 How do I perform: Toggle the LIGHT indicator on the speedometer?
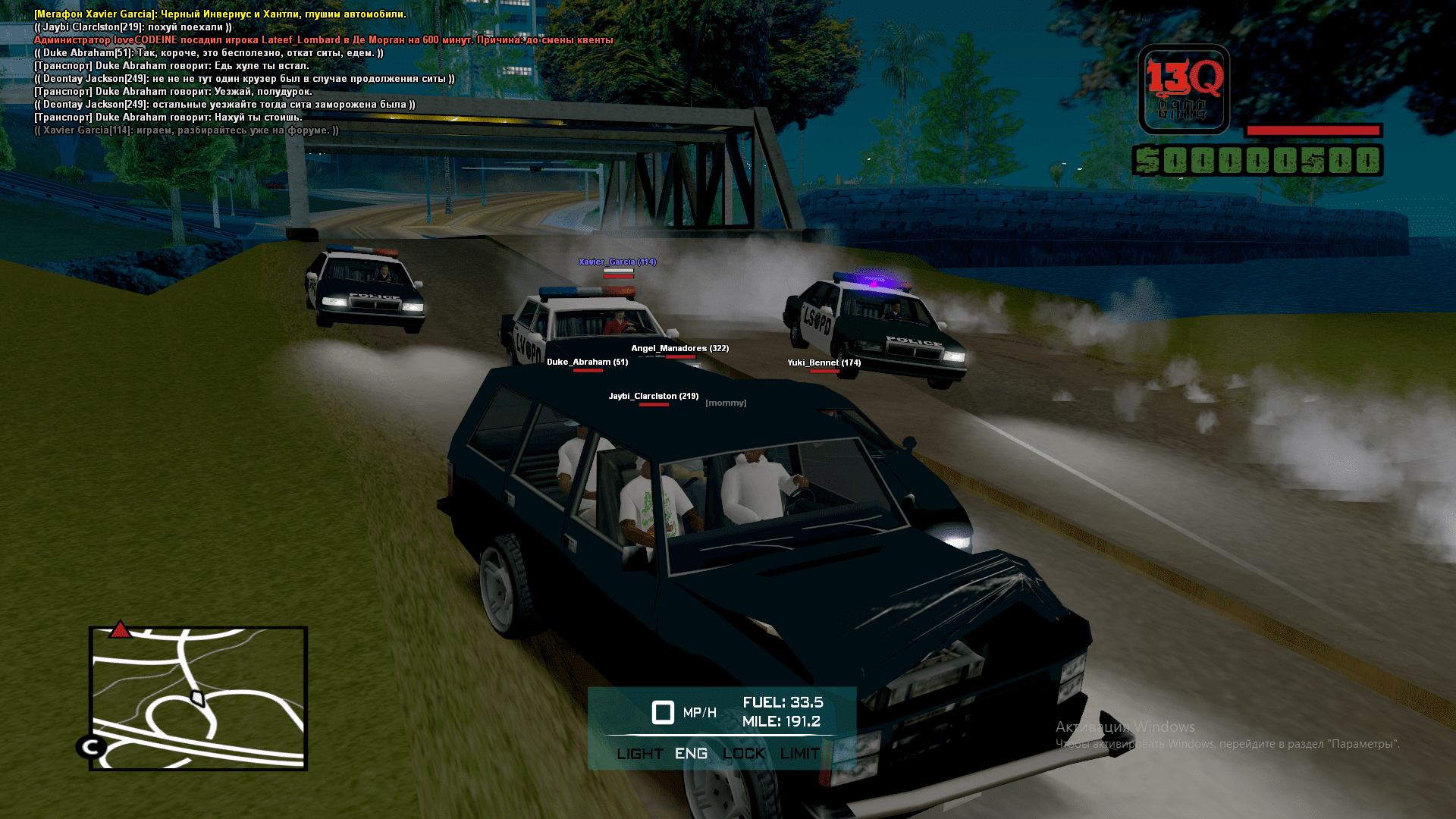click(x=640, y=754)
